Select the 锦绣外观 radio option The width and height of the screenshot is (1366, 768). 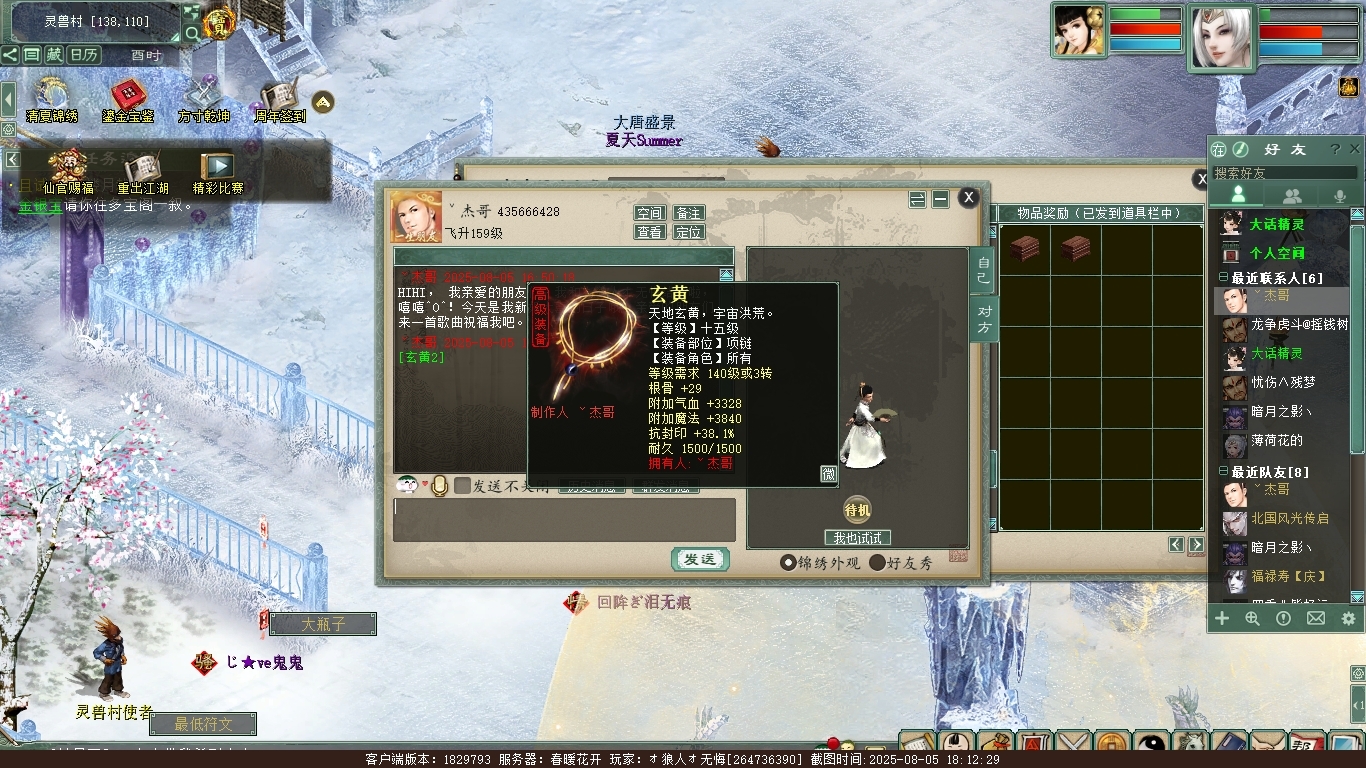(788, 563)
